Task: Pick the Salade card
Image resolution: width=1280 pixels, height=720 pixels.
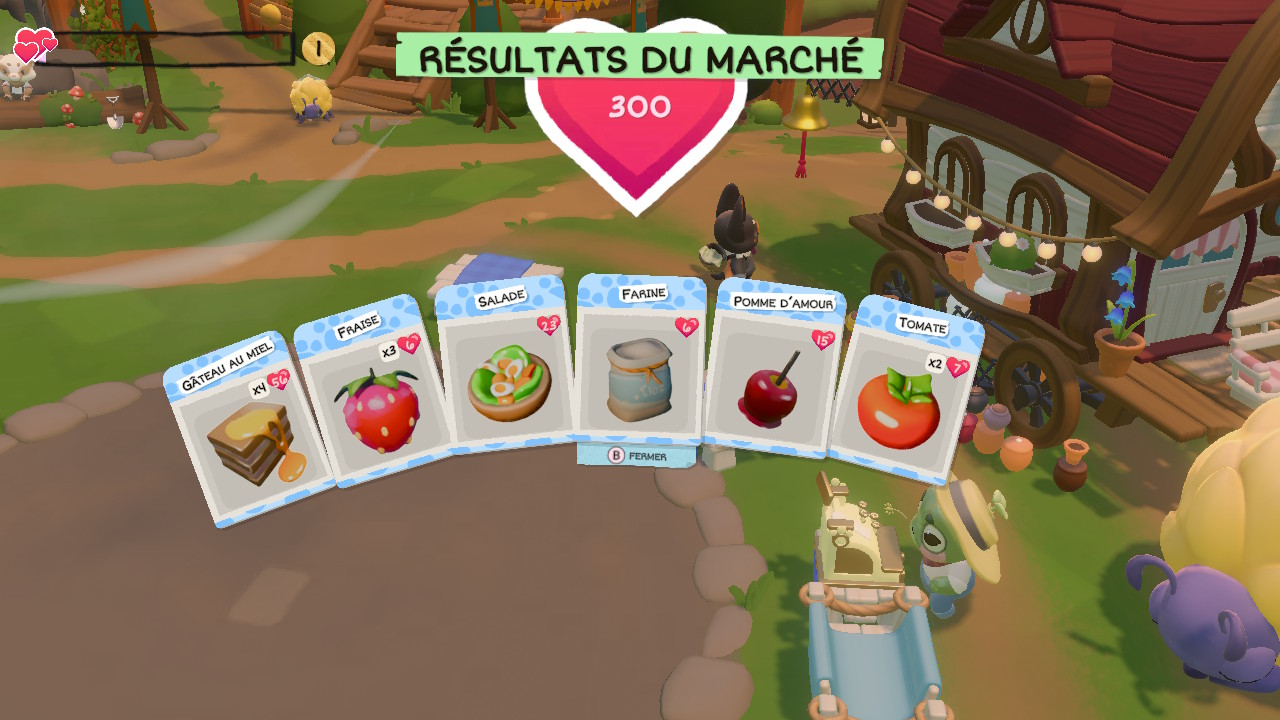Action: pos(506,372)
